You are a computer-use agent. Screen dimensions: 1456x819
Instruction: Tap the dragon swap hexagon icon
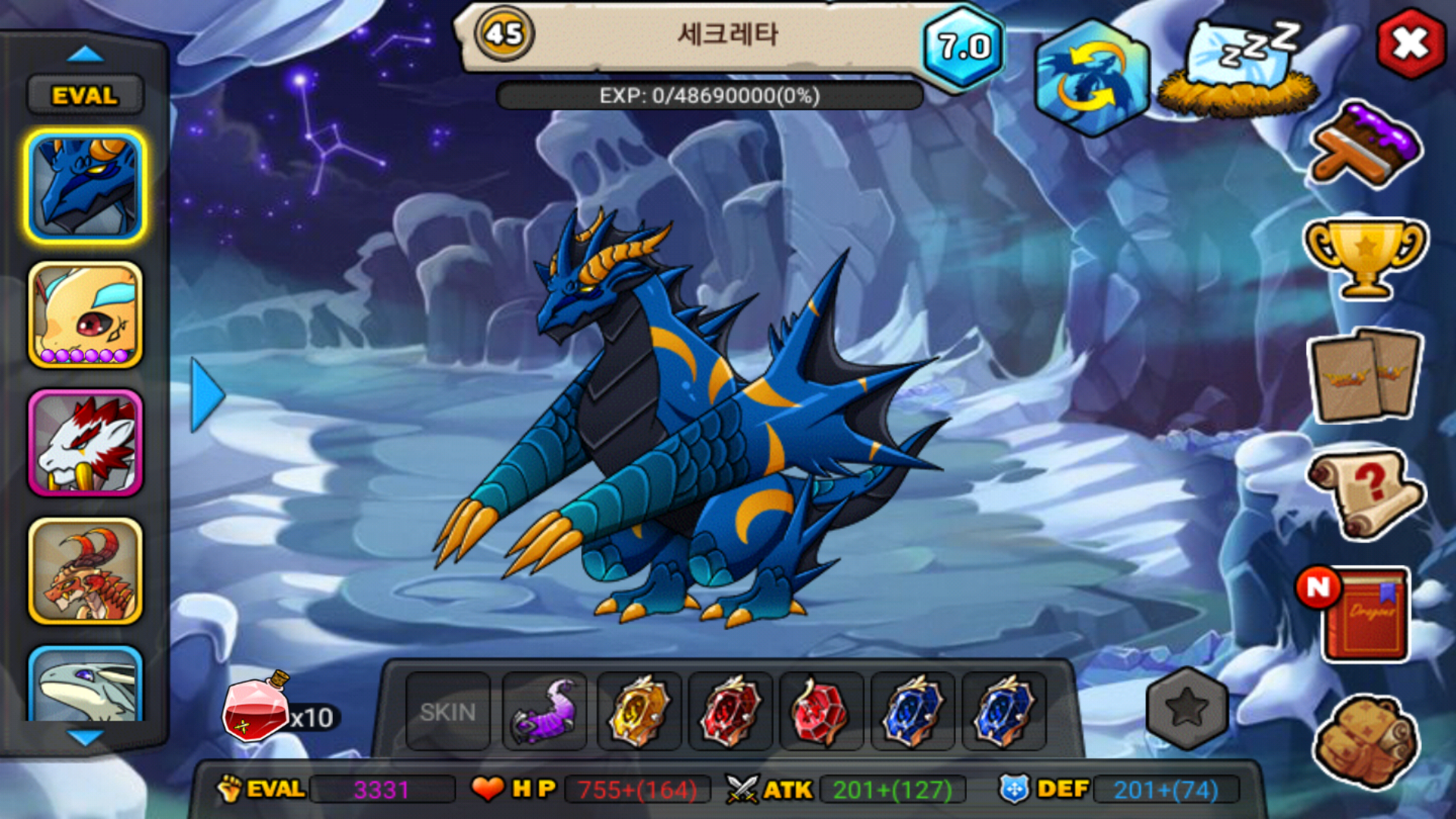[x=1091, y=78]
